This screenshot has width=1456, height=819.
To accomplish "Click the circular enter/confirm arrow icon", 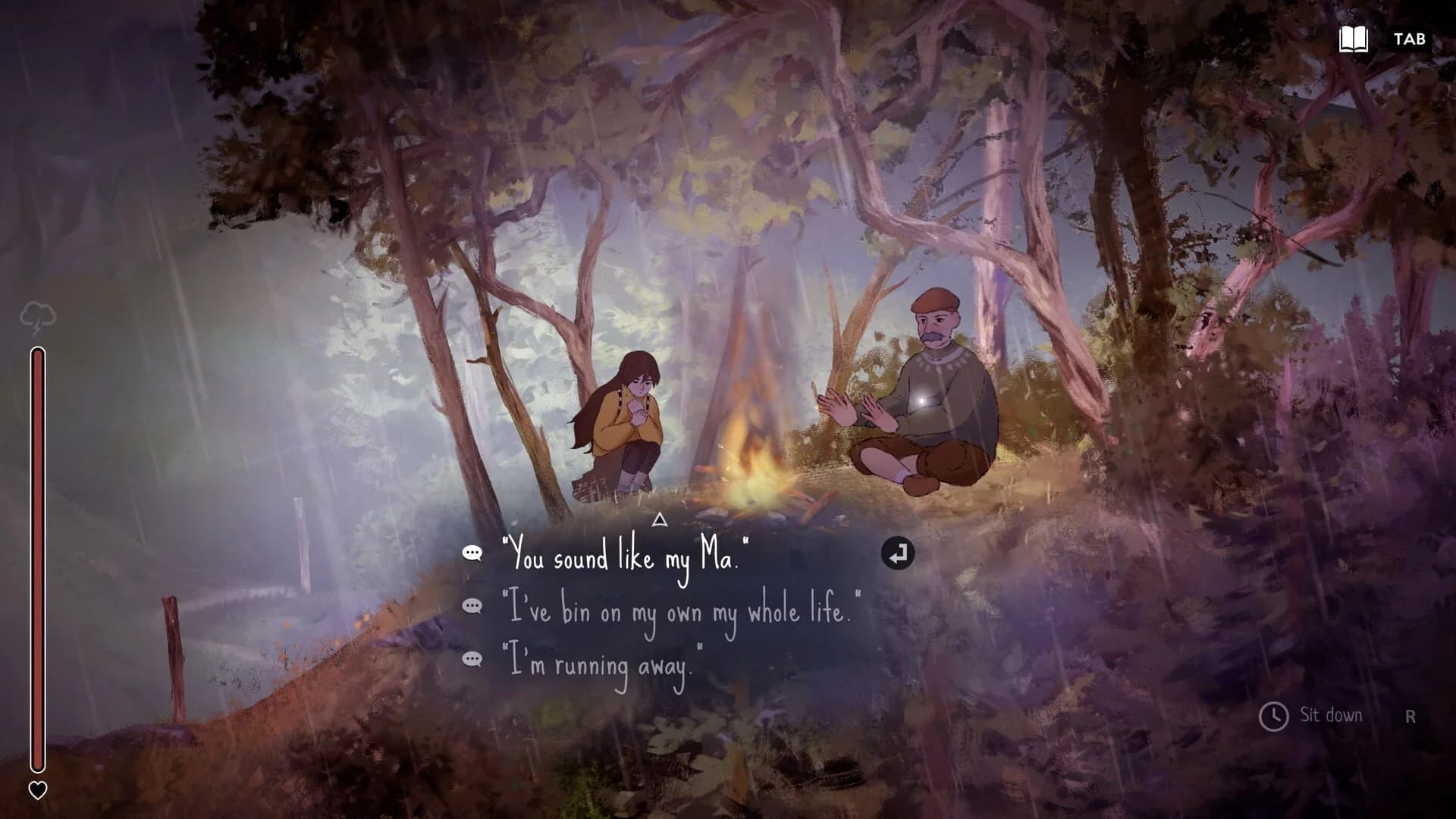I will click(x=898, y=554).
